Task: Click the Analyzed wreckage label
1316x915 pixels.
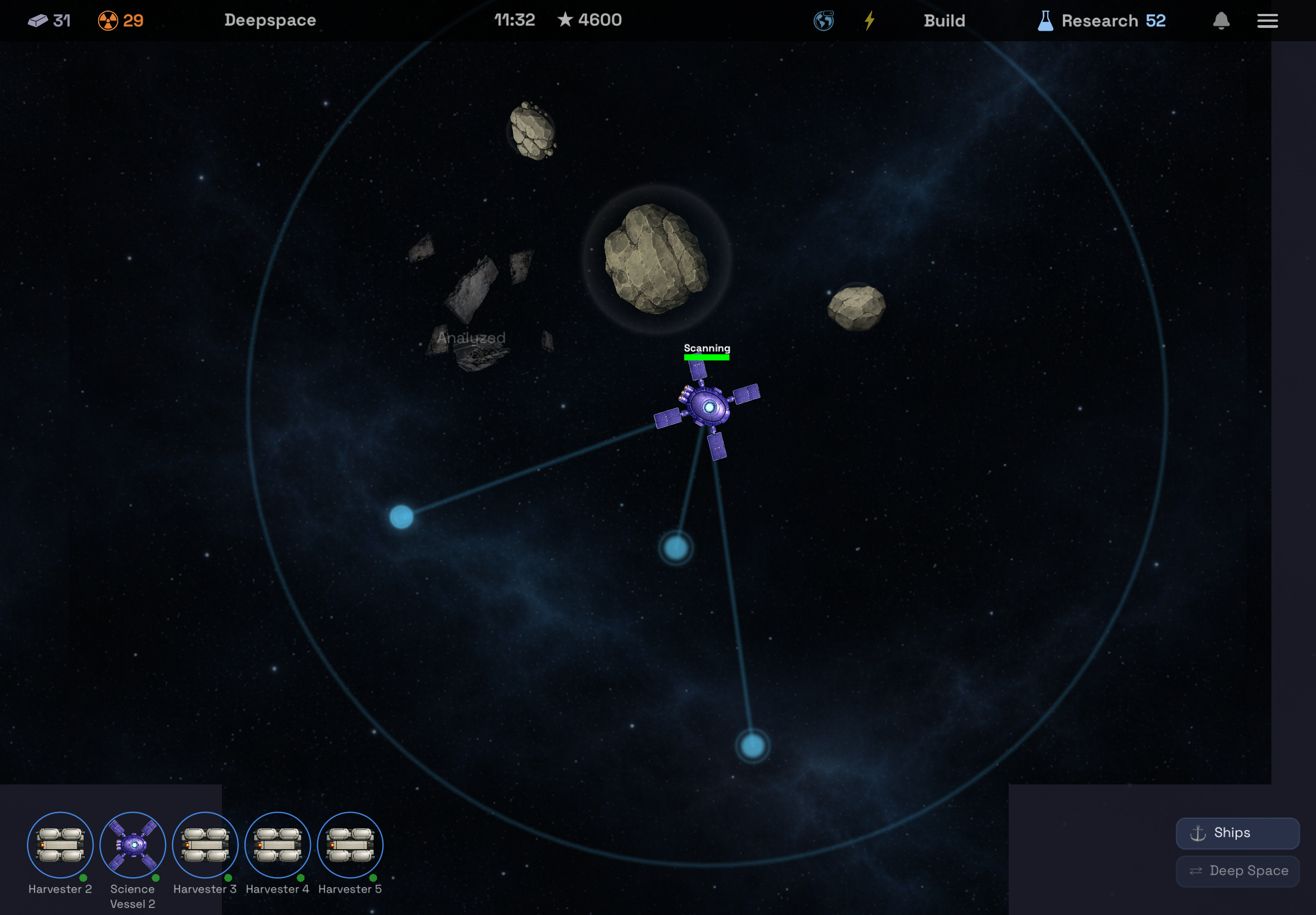Action: point(471,338)
